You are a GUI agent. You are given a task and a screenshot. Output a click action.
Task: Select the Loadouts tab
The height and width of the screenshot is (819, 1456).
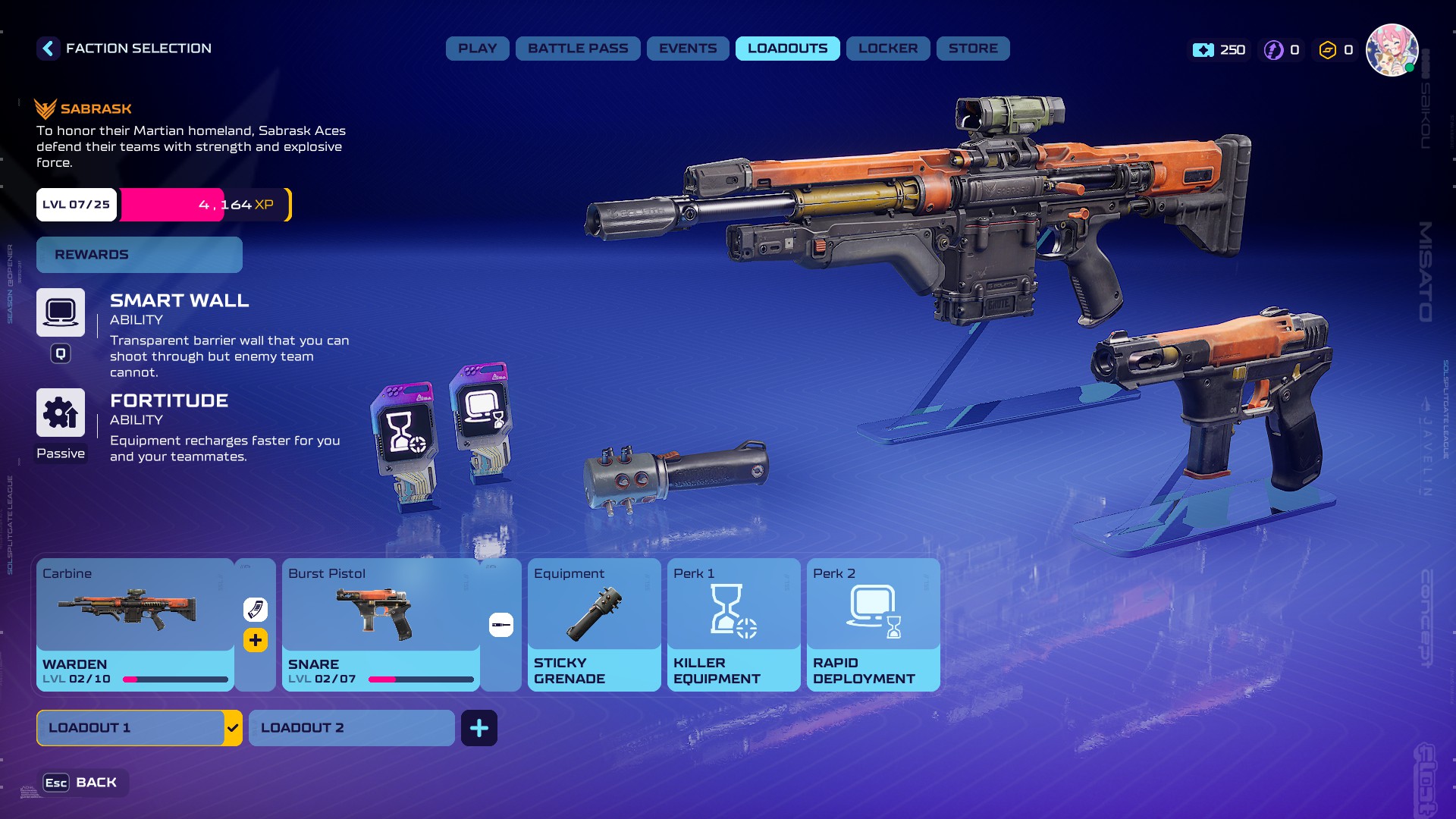[787, 49]
